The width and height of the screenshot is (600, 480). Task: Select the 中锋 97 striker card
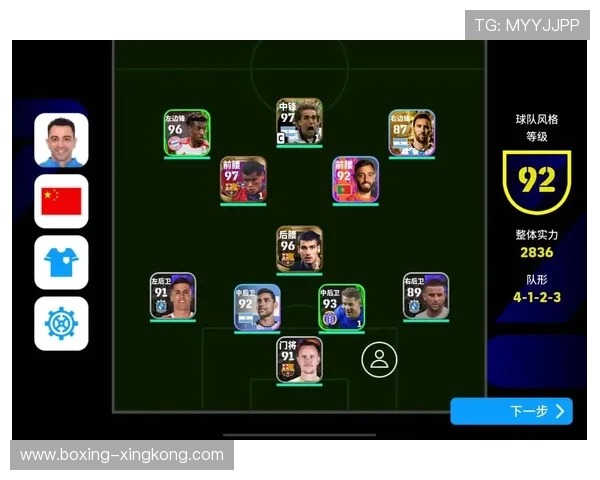tap(300, 122)
